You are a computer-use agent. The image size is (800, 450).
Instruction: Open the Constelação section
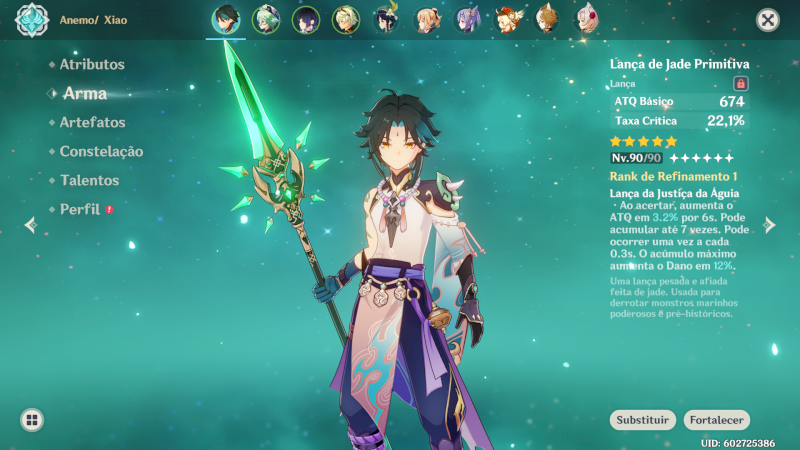click(101, 151)
